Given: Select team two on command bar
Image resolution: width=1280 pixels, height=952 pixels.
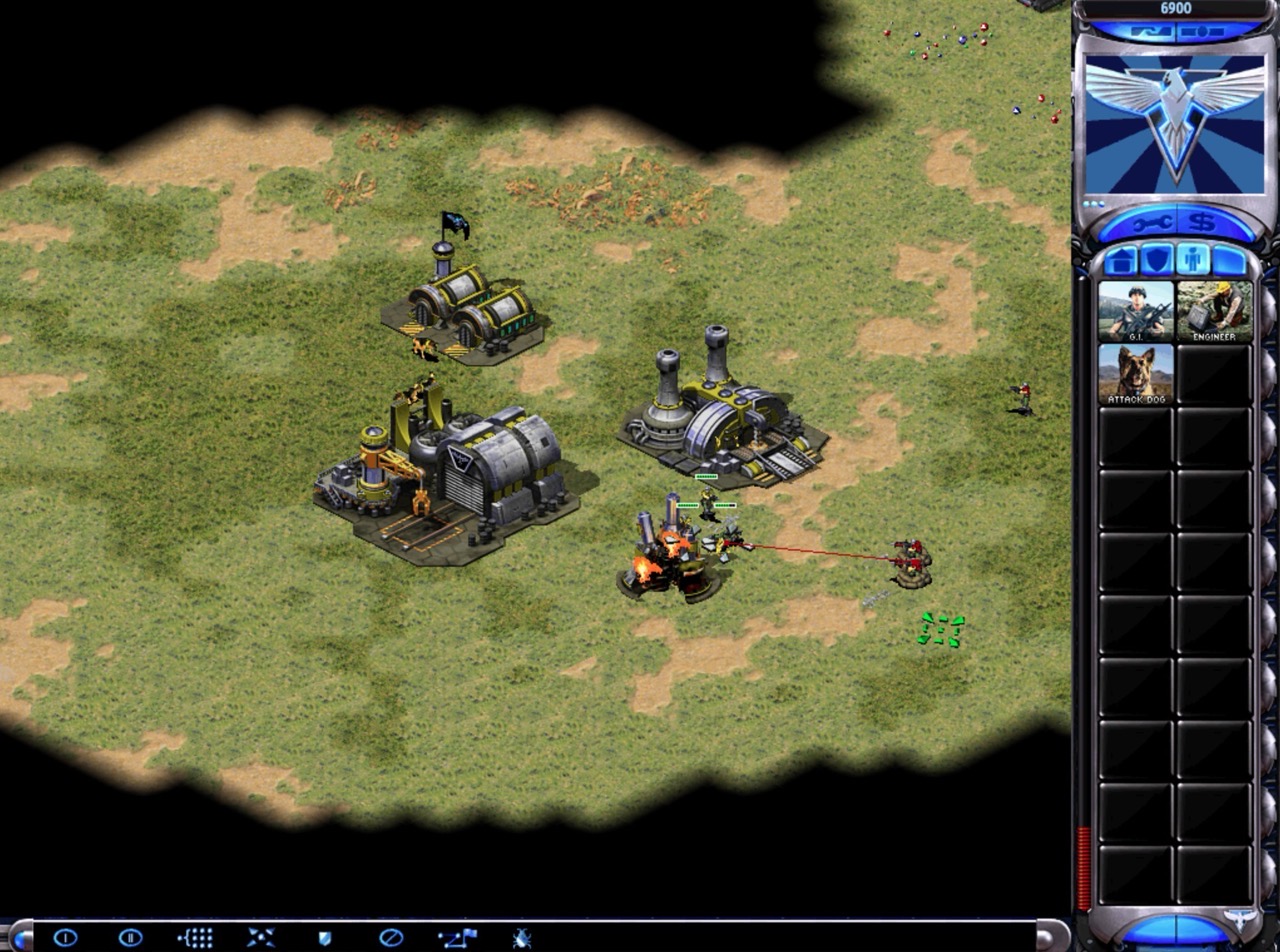Looking at the screenshot, I should pyautogui.click(x=130, y=938).
